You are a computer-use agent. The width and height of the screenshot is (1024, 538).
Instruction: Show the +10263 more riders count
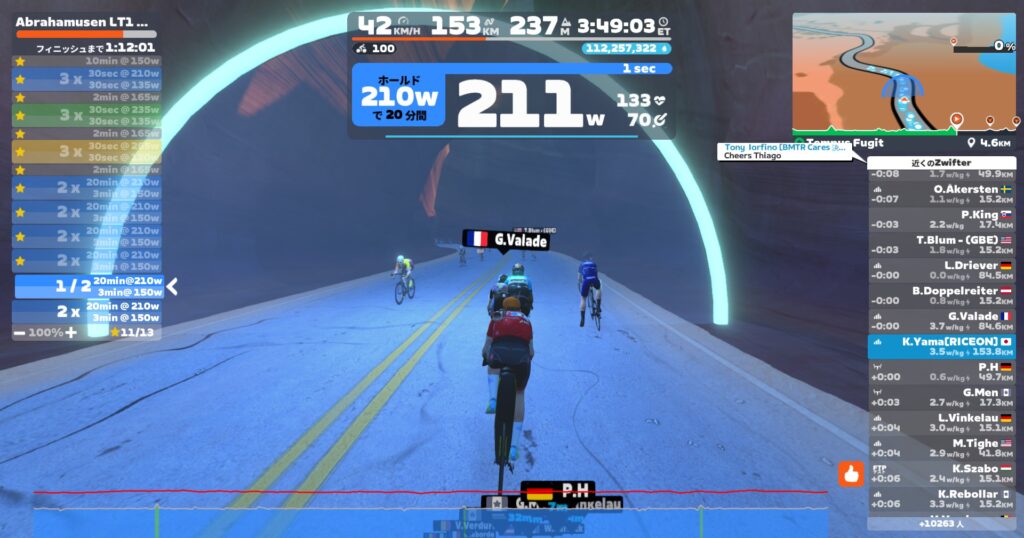941,523
